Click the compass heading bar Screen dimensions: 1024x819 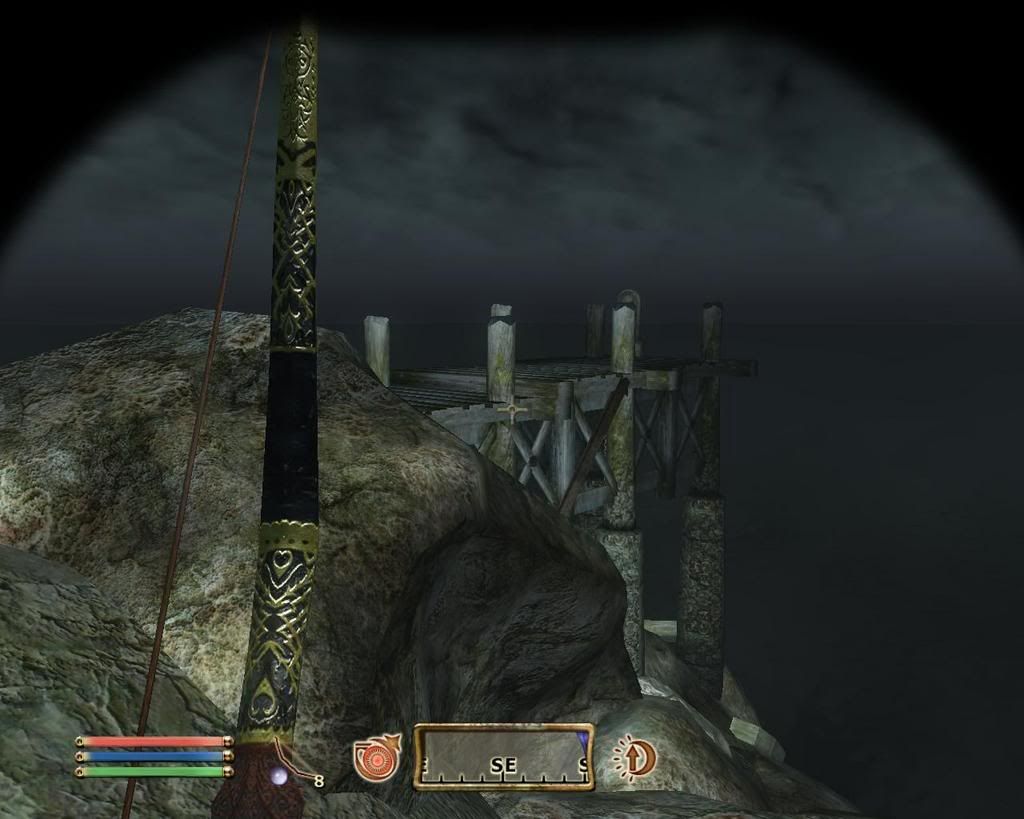504,757
